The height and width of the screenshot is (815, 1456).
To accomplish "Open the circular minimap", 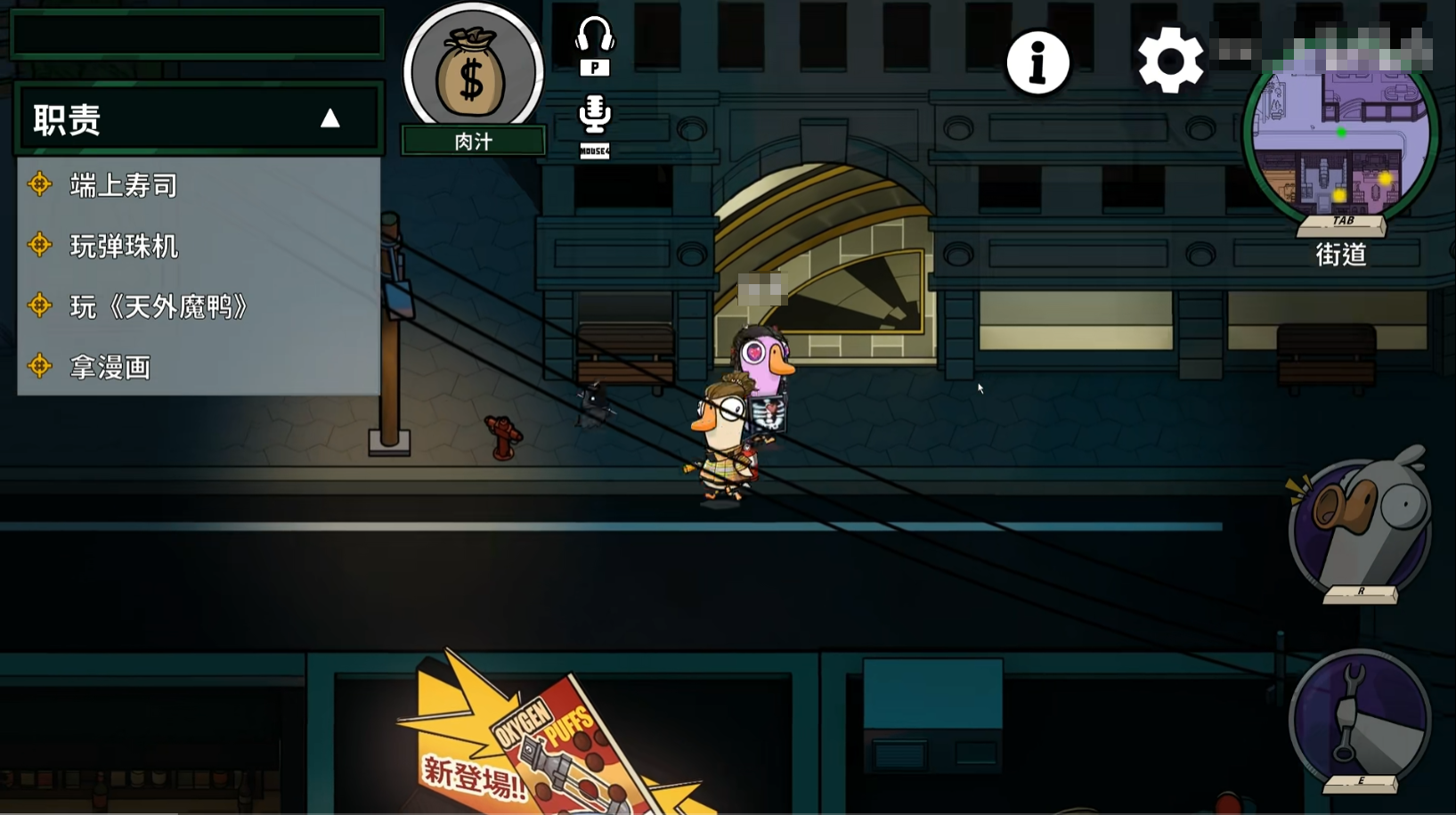I will tap(1340, 143).
